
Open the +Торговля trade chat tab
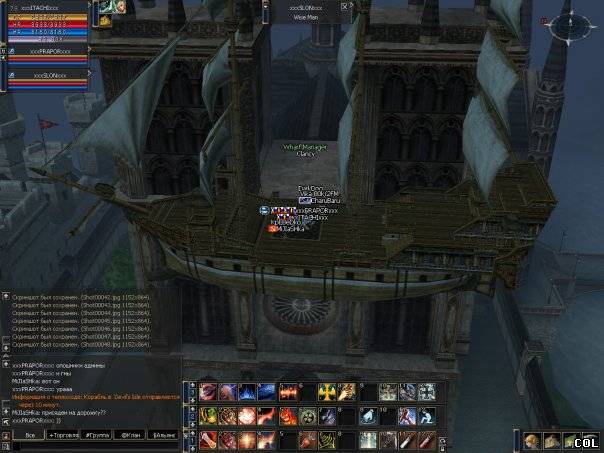coord(63,436)
